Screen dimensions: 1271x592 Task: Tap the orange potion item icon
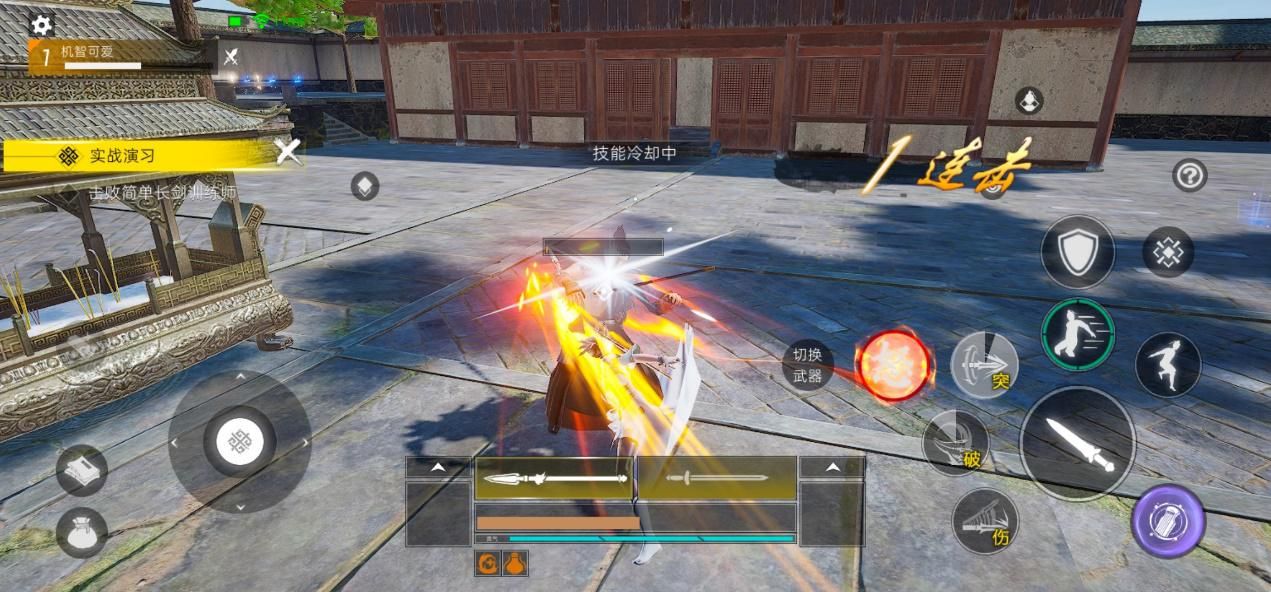515,564
